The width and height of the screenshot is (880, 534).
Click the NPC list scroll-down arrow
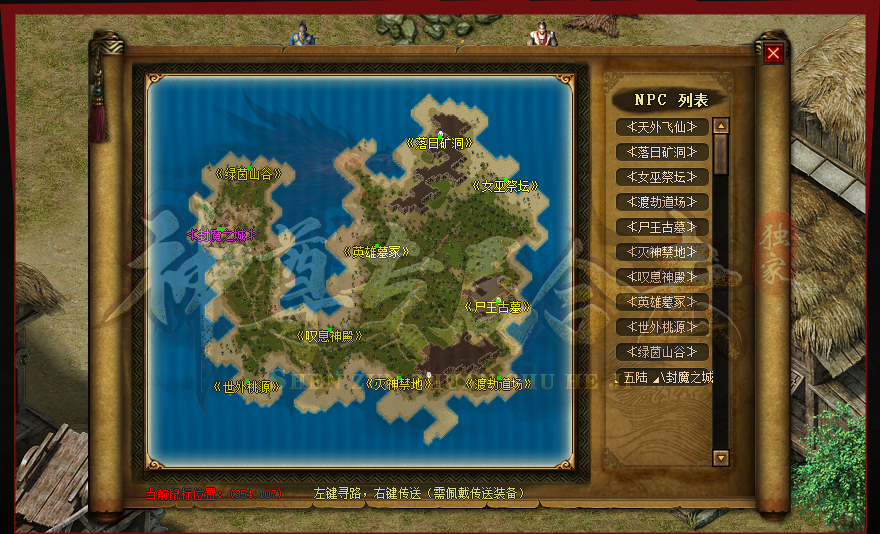click(x=720, y=457)
